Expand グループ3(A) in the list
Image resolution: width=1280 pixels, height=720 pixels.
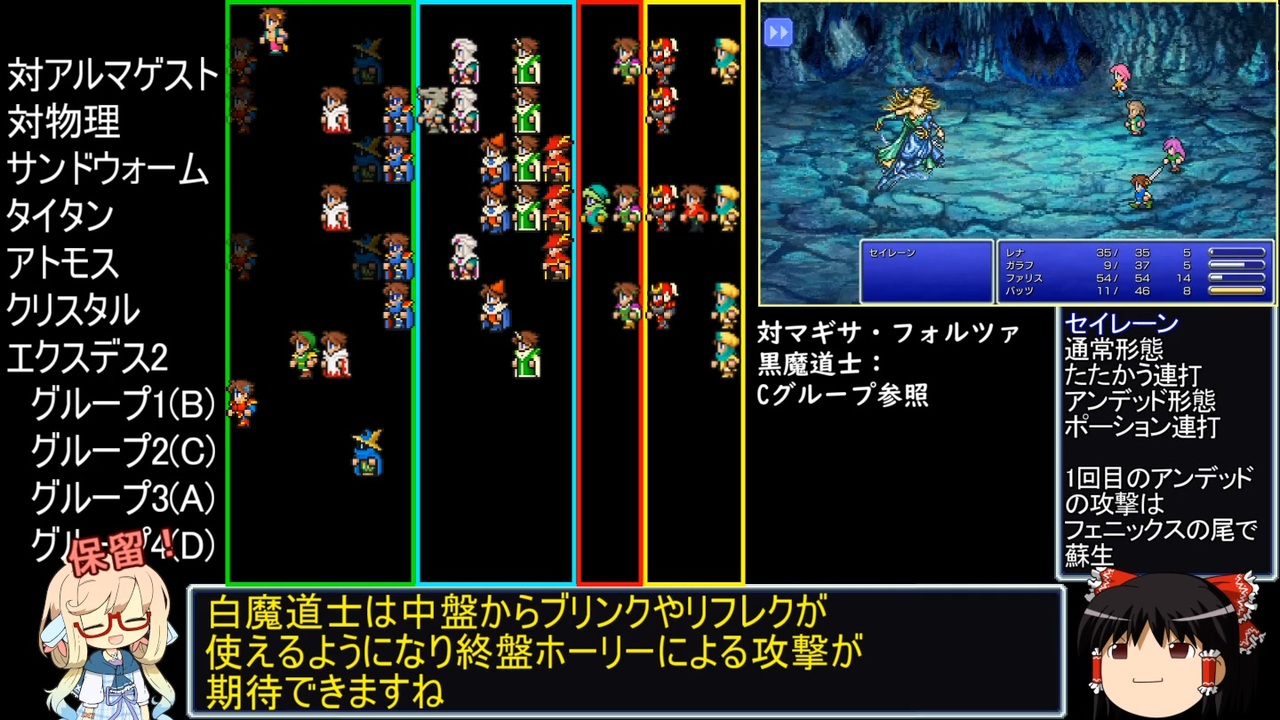pos(122,498)
